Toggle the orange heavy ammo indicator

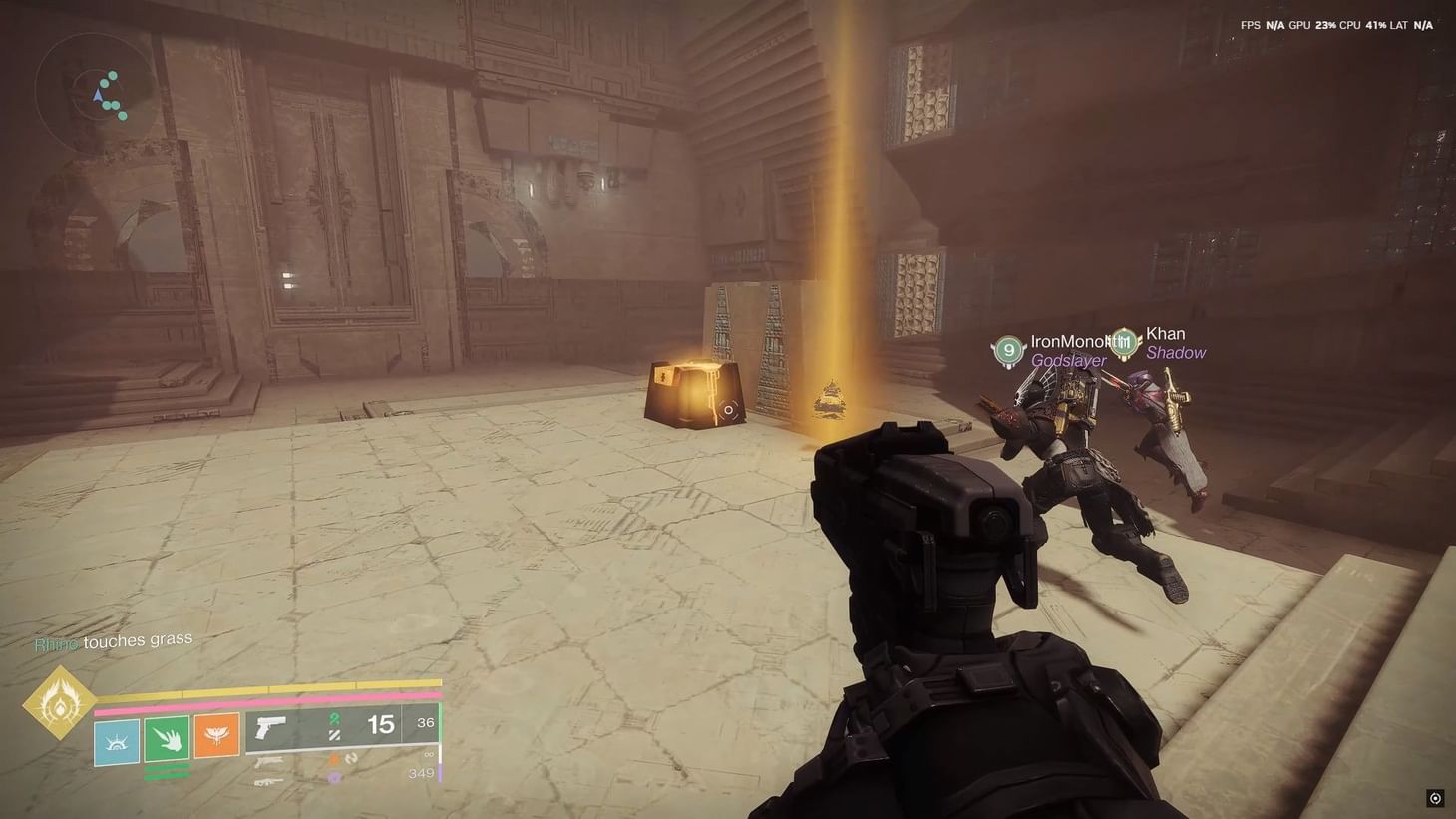click(333, 758)
